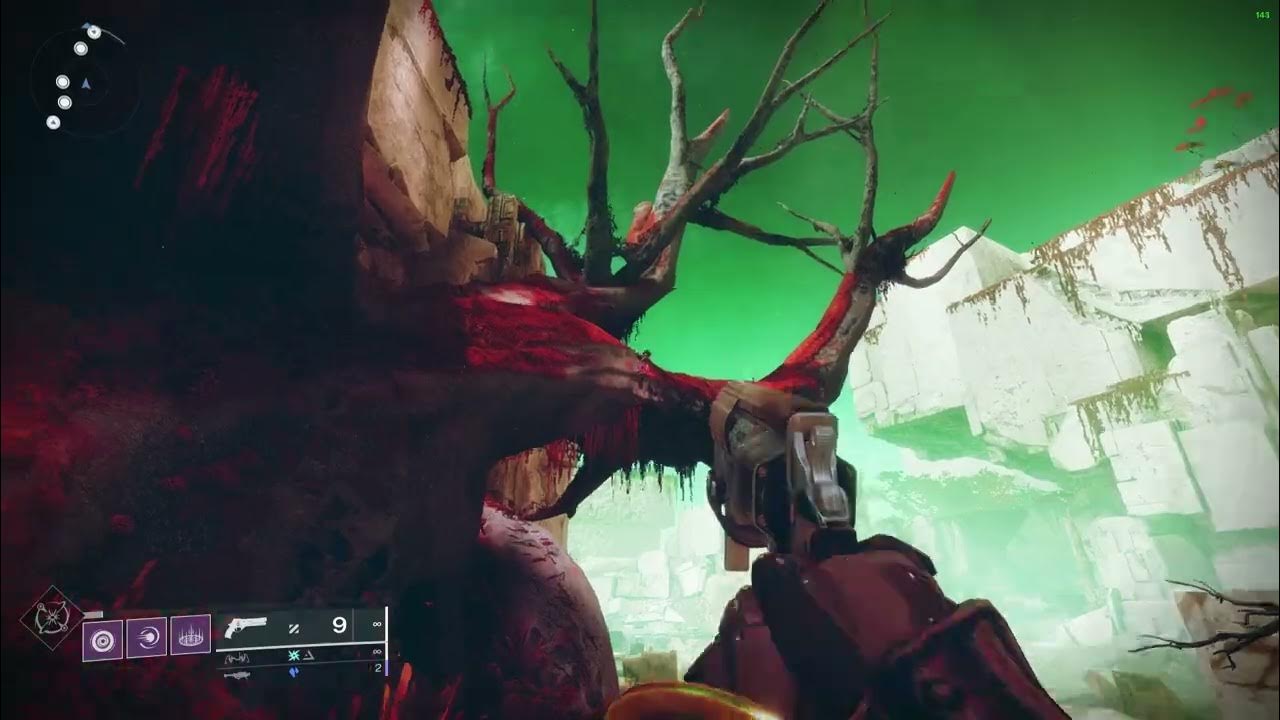
Task: Click the topmost teammate blip on the radar
Action: click(94, 33)
